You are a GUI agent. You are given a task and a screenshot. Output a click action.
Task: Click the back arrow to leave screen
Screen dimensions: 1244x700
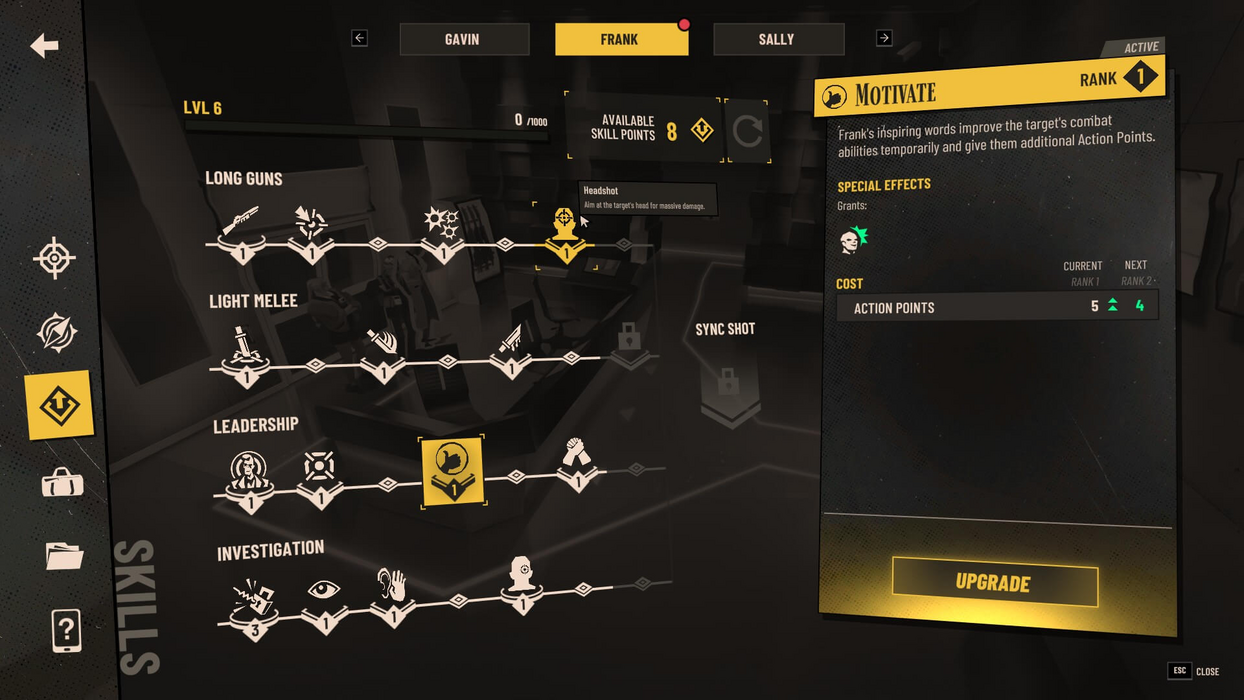(x=45, y=45)
